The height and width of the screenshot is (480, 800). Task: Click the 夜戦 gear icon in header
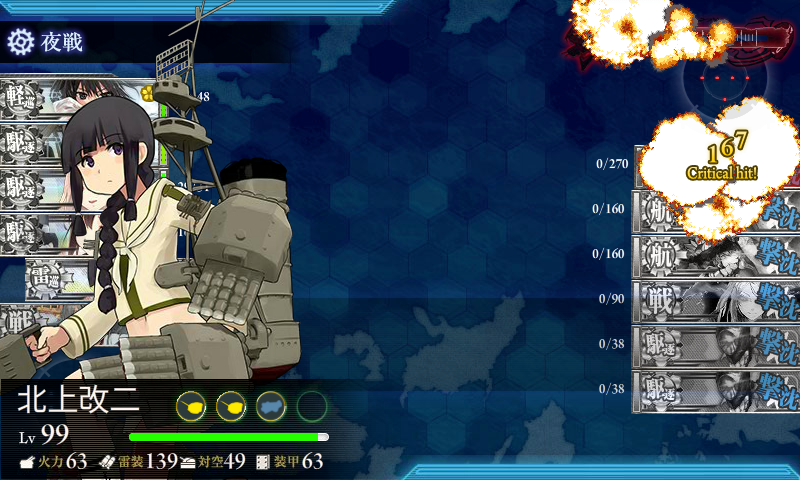[20, 42]
